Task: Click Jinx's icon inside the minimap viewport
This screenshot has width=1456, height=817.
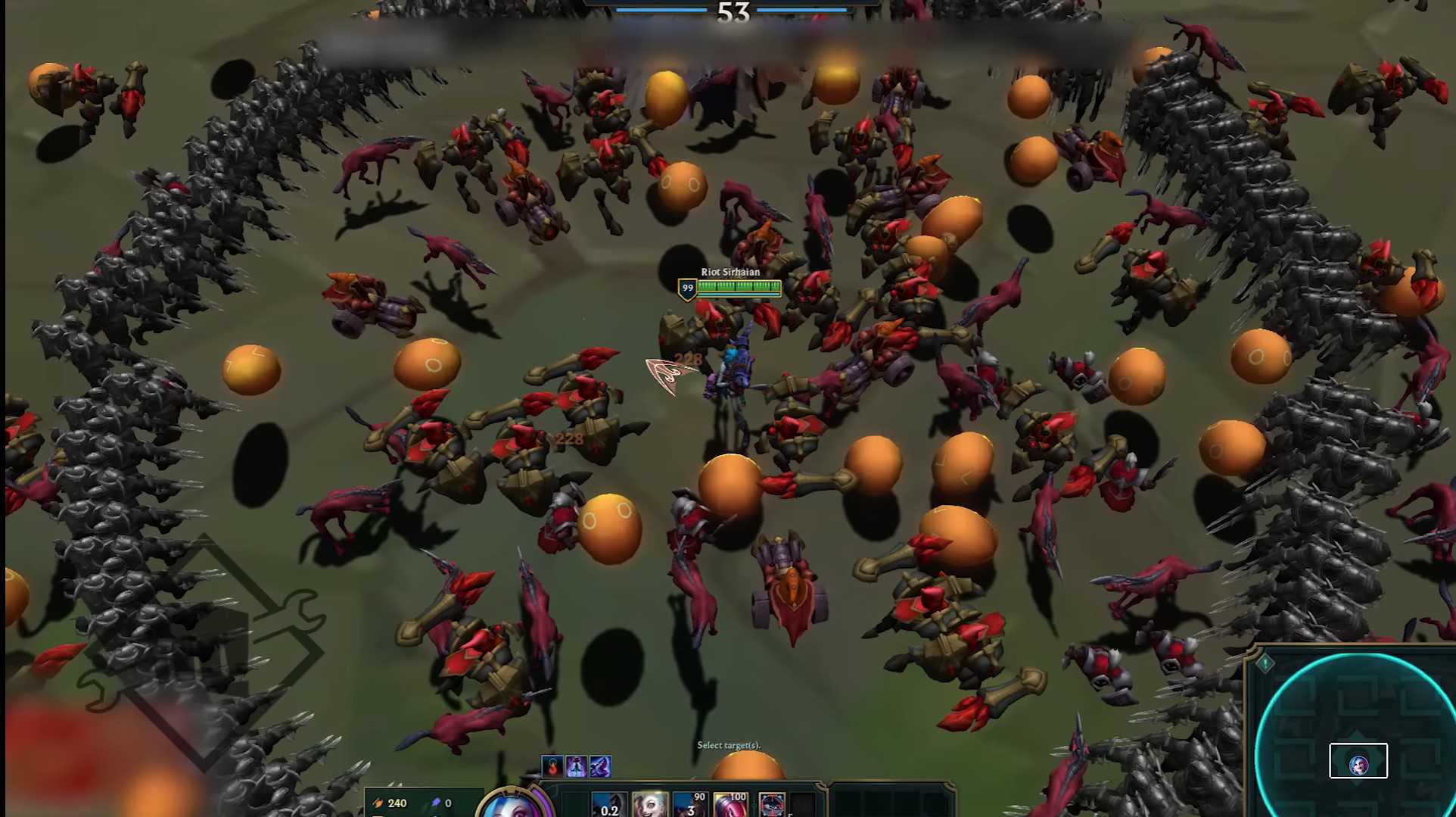Action: (x=1358, y=766)
